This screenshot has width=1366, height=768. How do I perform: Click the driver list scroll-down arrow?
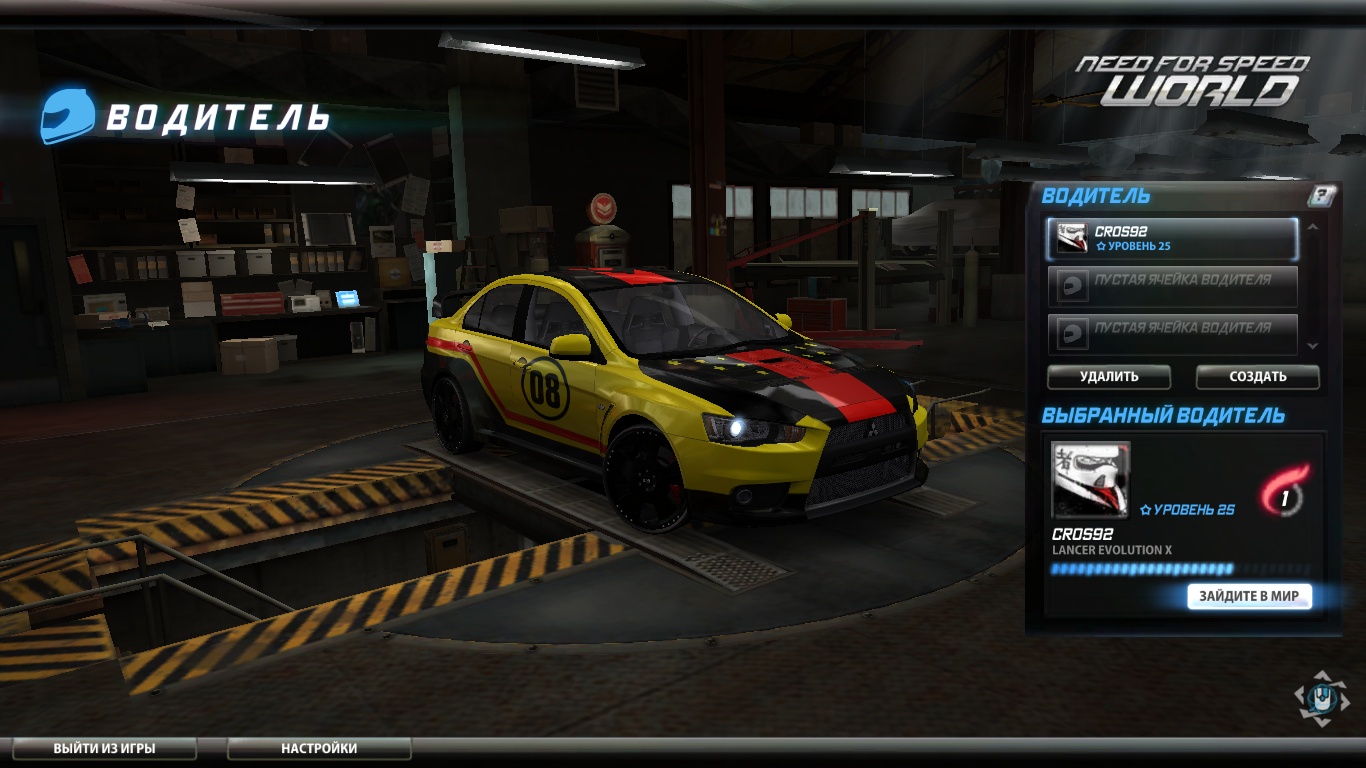click(1313, 346)
